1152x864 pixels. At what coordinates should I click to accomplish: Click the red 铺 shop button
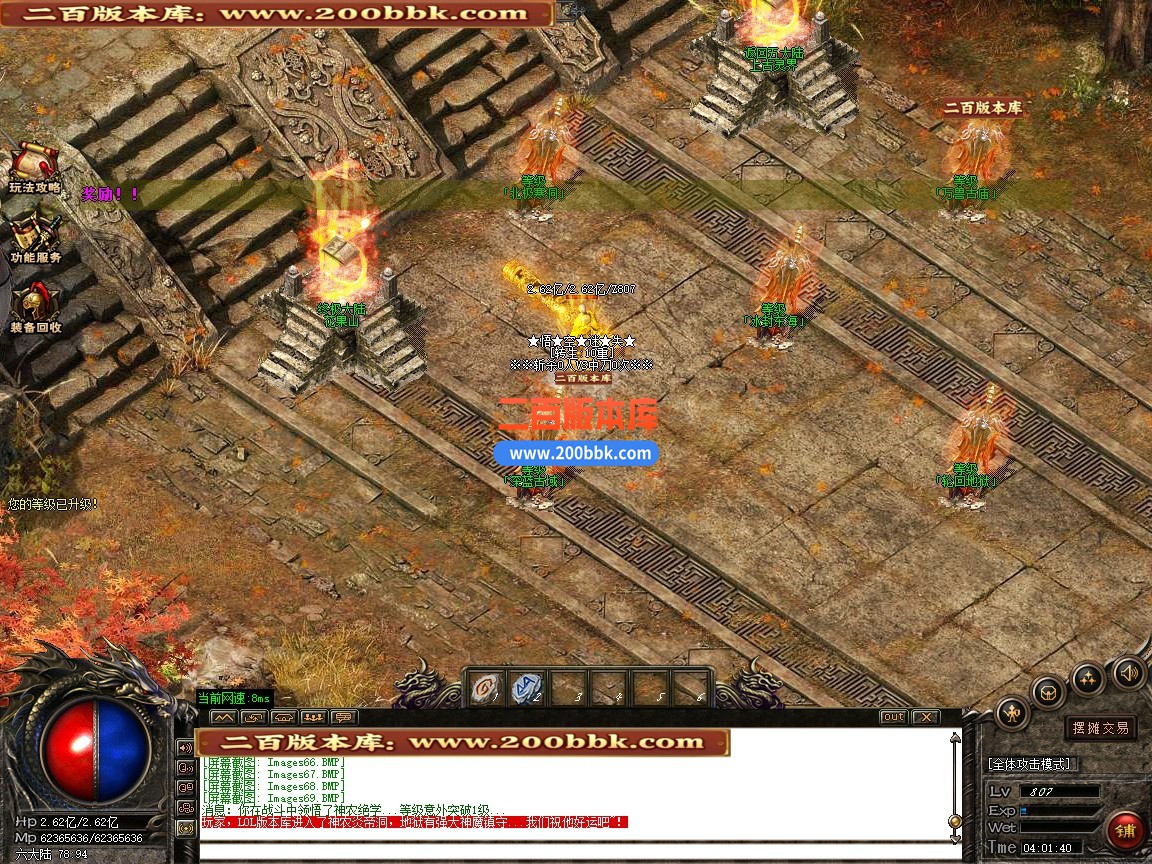click(1126, 830)
